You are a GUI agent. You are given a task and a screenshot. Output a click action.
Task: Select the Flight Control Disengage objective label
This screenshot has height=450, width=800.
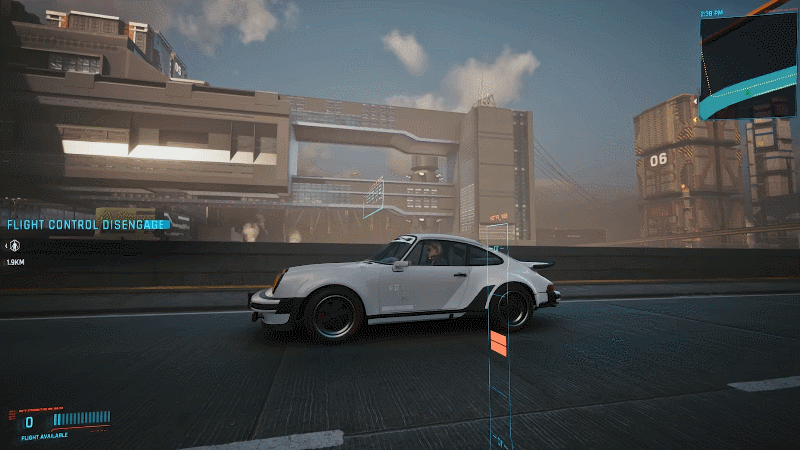click(x=85, y=224)
